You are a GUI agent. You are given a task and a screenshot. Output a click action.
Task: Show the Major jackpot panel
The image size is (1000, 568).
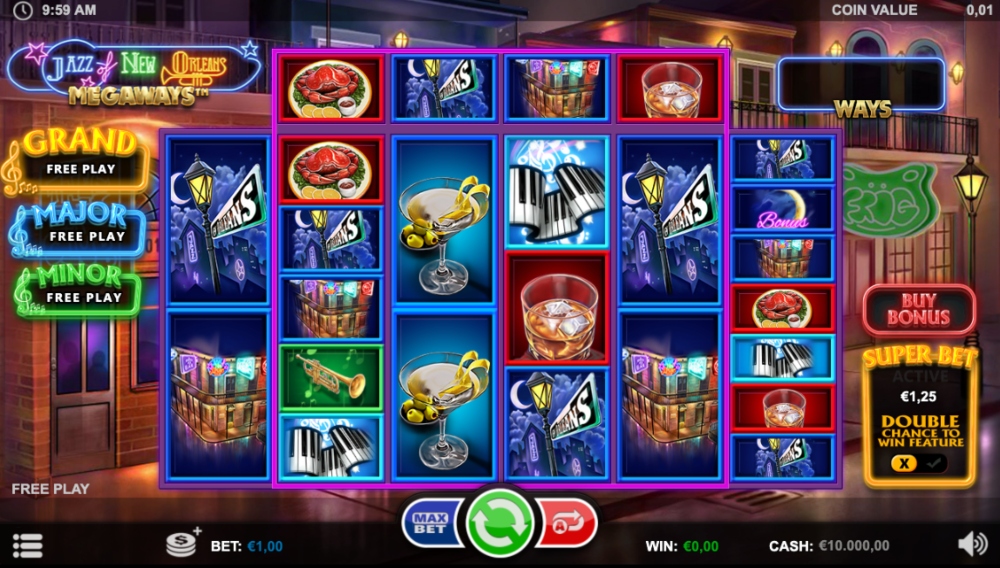pyautogui.click(x=80, y=224)
